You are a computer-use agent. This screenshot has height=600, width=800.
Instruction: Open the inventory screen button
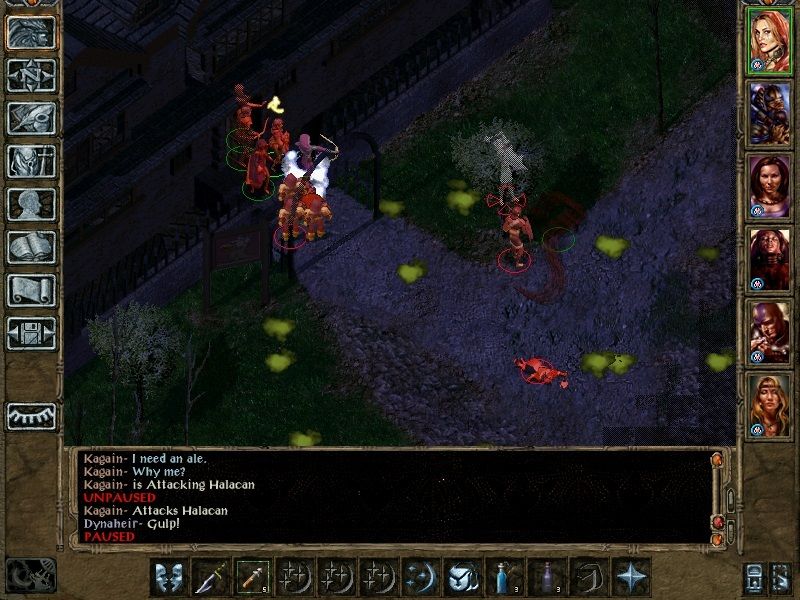pyautogui.click(x=31, y=161)
